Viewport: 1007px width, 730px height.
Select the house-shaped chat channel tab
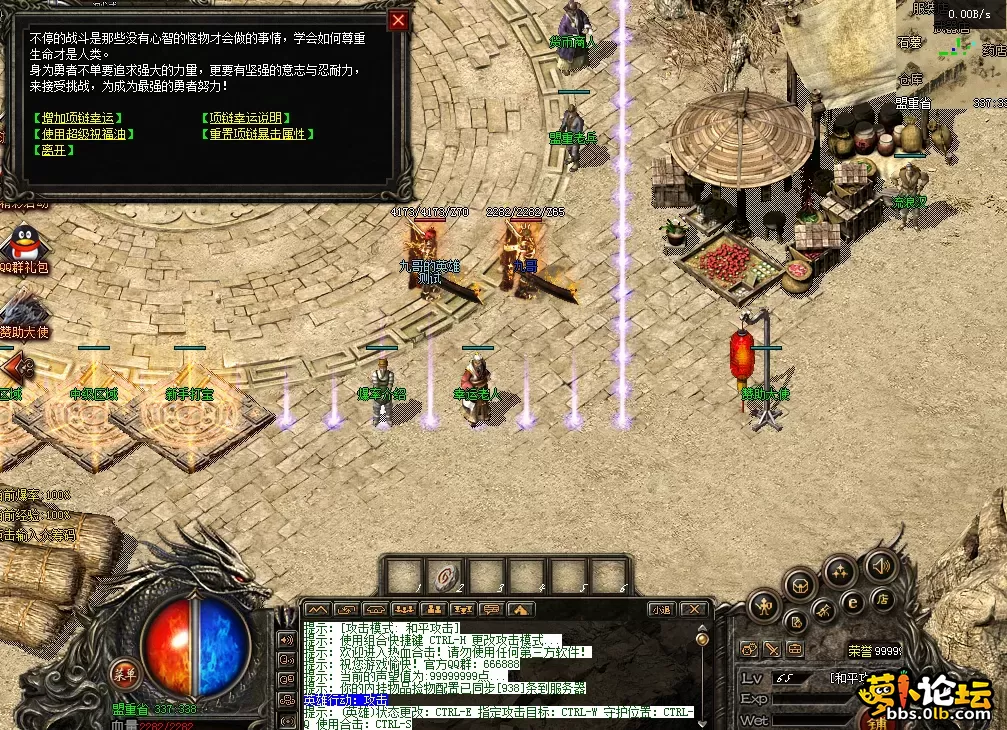(520, 609)
